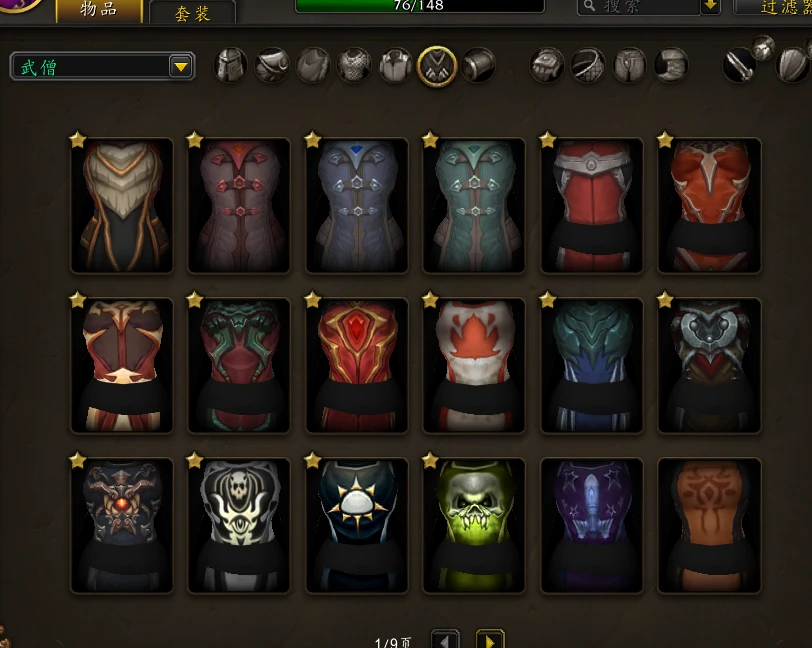Screen dimensions: 812x648
Task: Pick the selected tabard slot icon
Action: point(437,66)
